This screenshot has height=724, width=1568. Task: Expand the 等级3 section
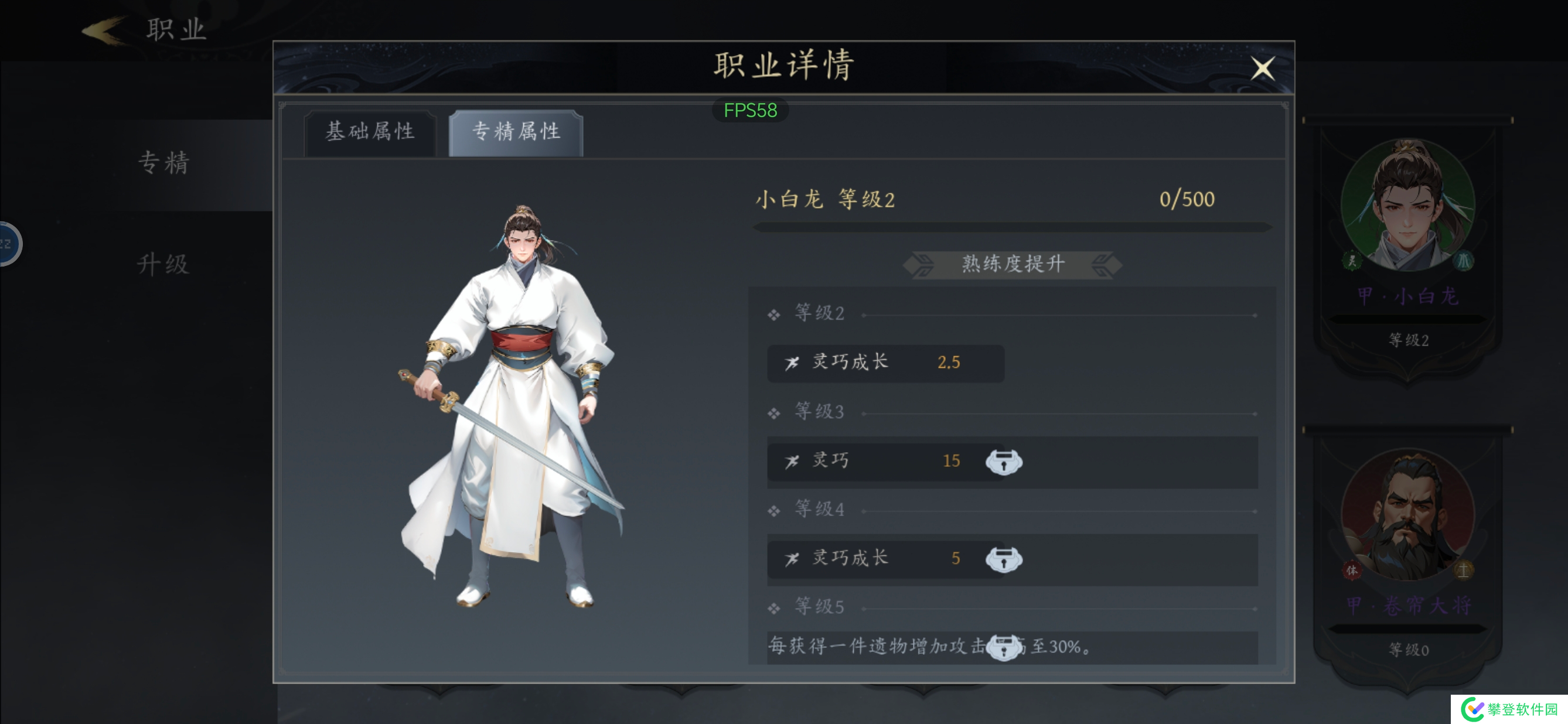point(820,412)
